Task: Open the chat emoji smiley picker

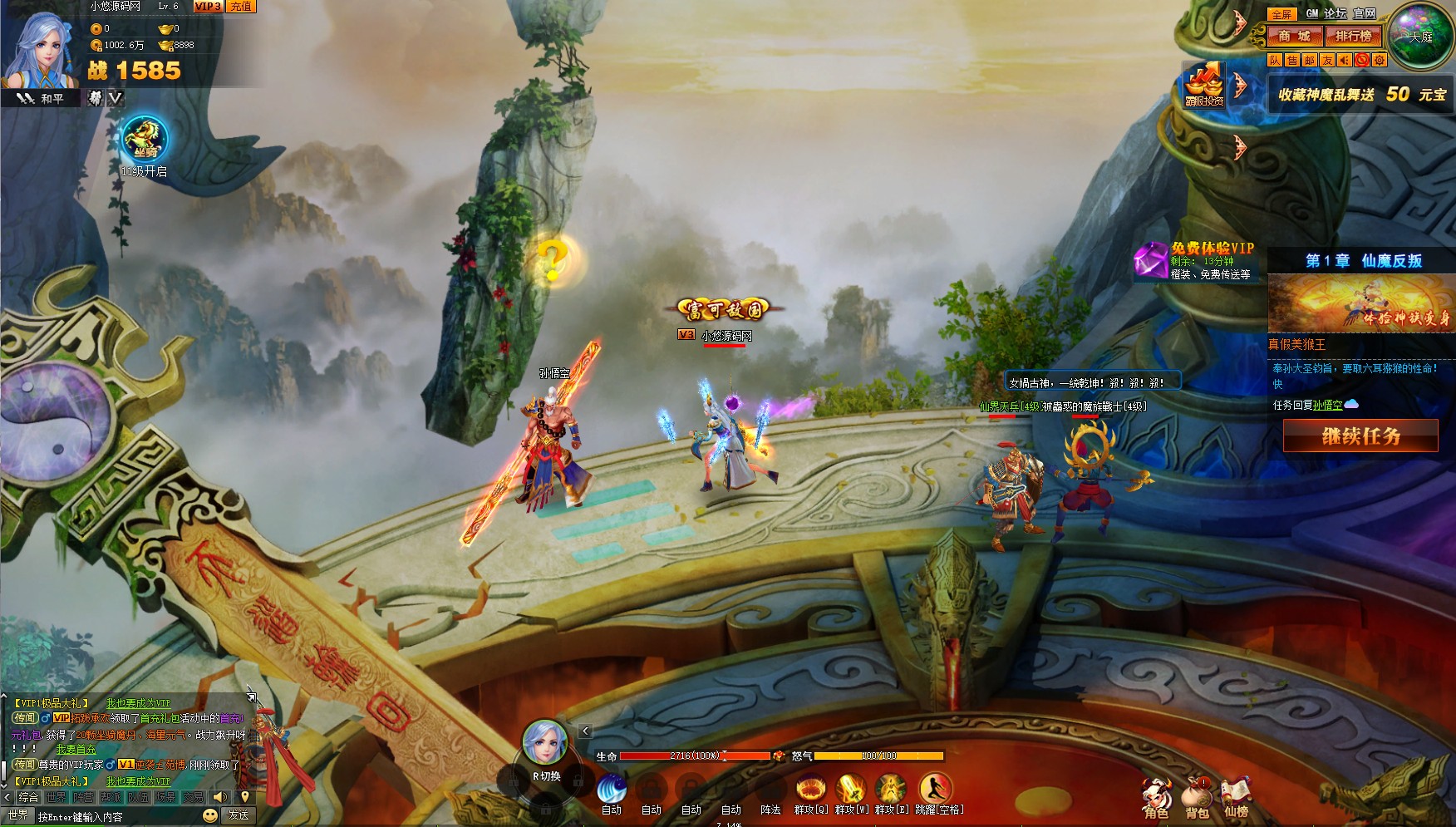Action: (210, 815)
